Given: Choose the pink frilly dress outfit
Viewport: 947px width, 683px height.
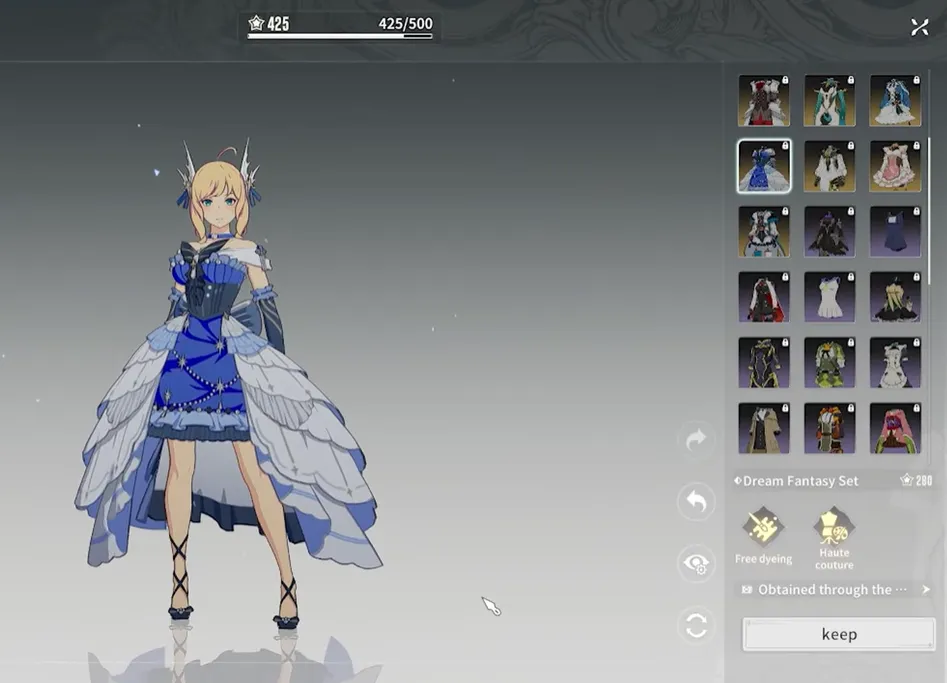Looking at the screenshot, I should coord(895,166).
